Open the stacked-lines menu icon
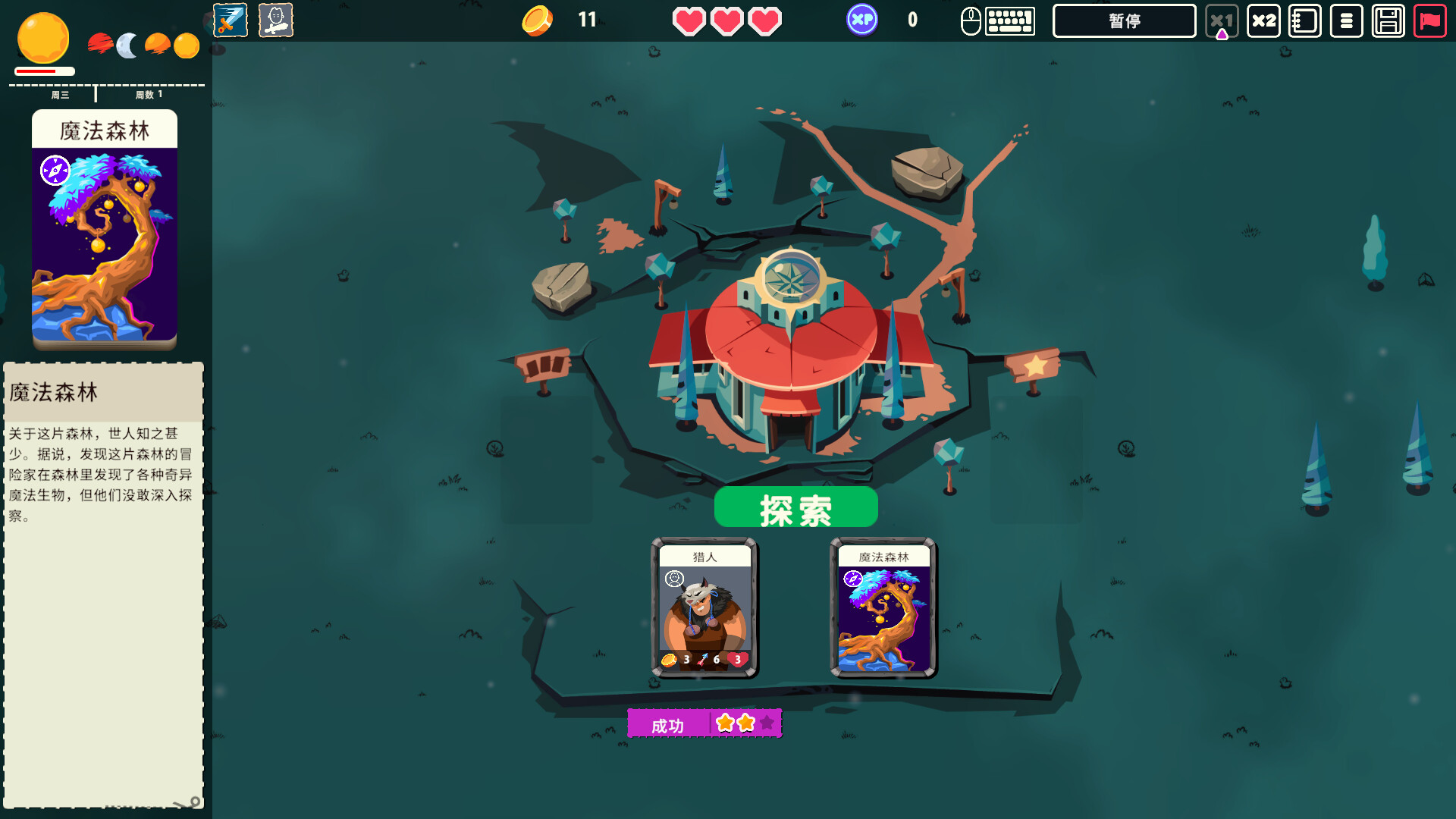The width and height of the screenshot is (1456, 819). click(1346, 21)
